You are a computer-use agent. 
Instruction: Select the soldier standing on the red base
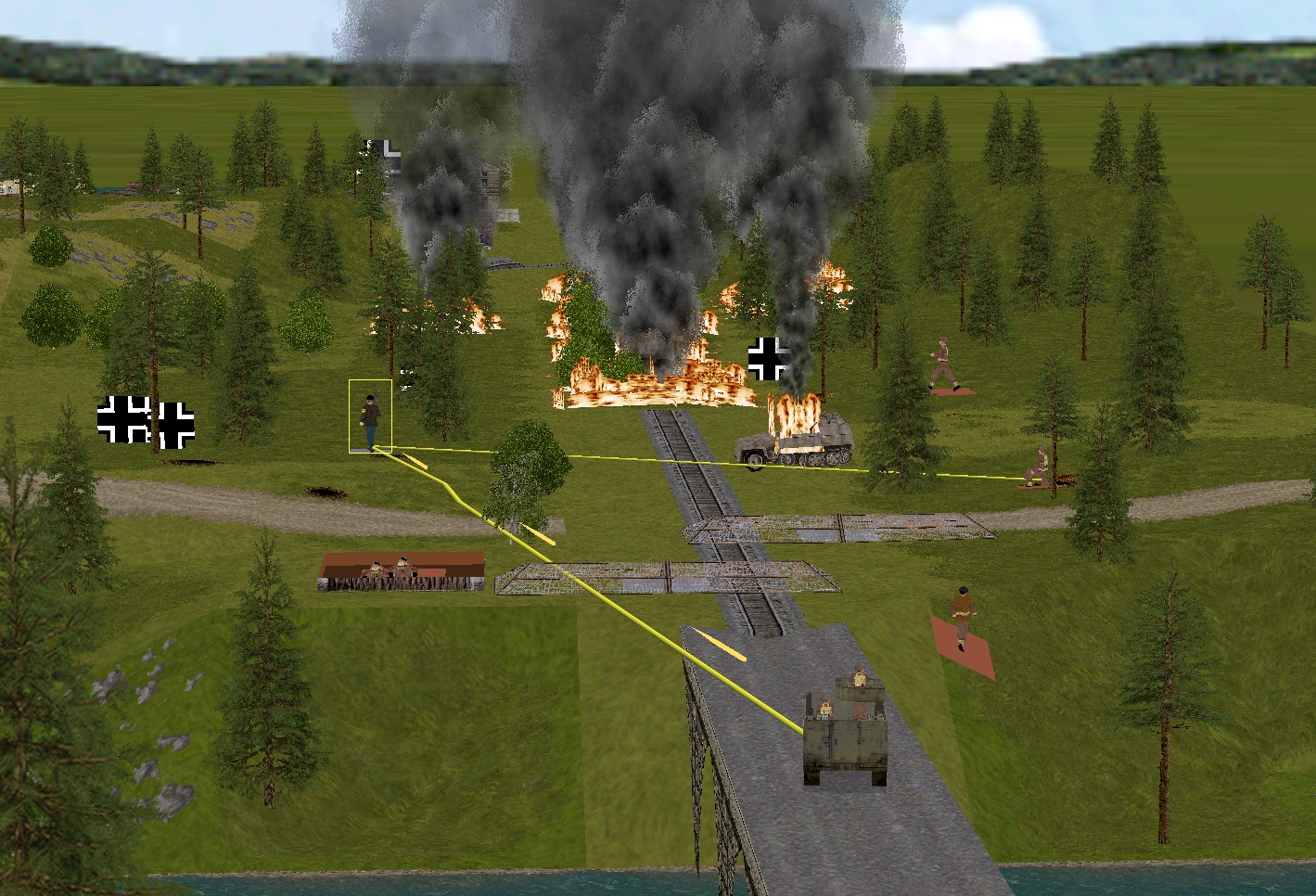pos(964,615)
